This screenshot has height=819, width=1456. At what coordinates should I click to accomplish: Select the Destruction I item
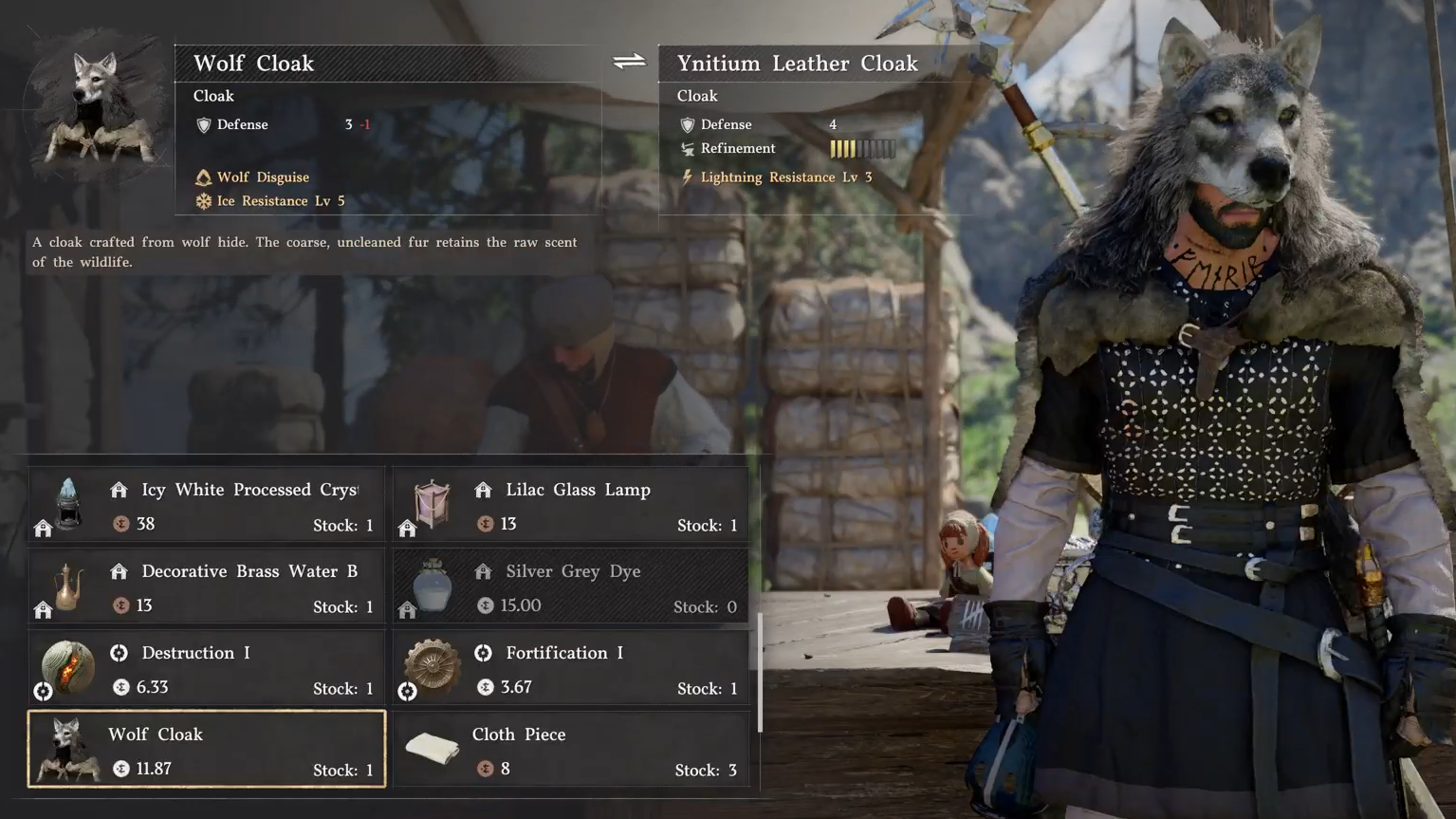pyautogui.click(x=207, y=668)
